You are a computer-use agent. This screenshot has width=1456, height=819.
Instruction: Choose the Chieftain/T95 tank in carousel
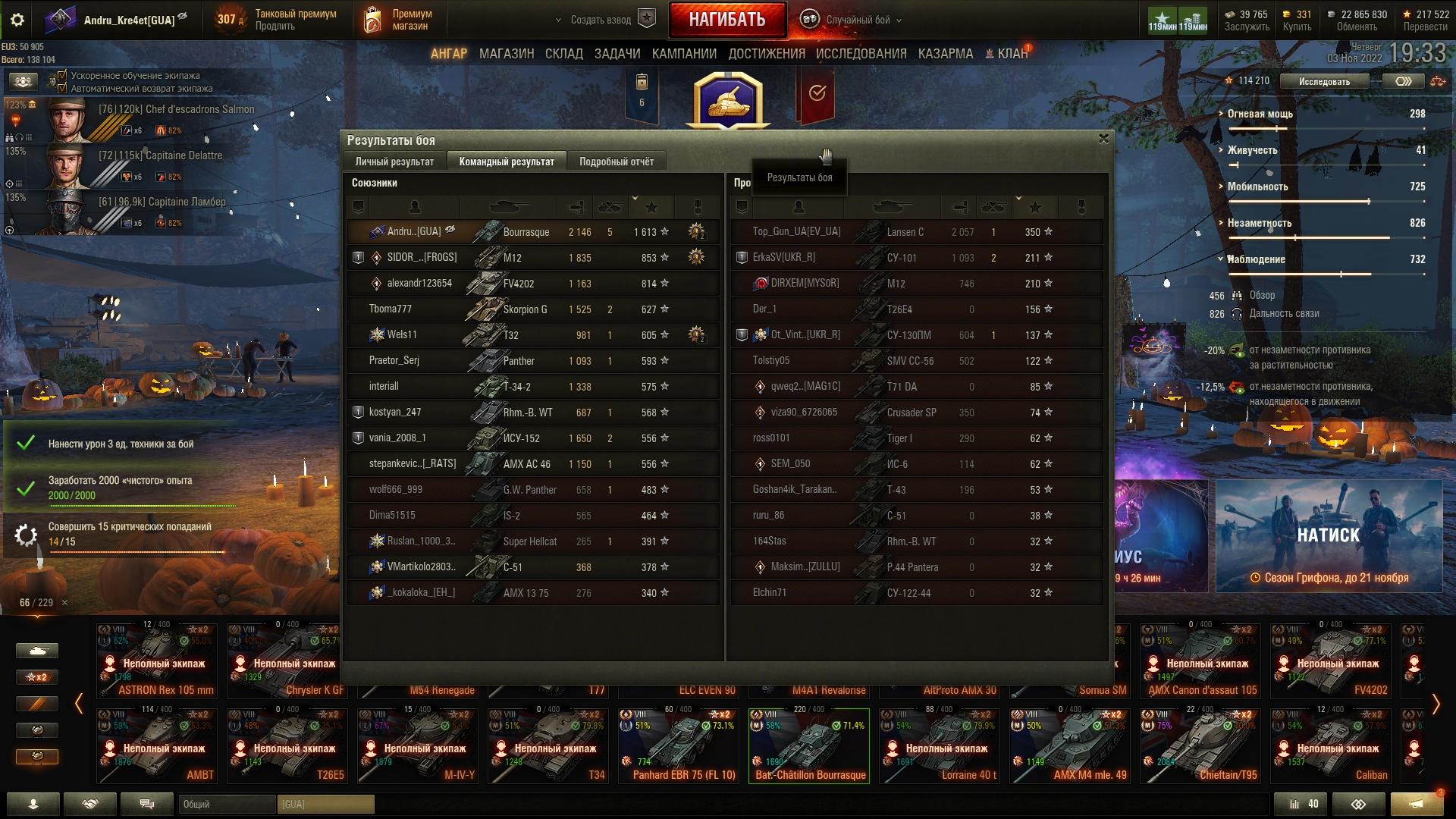click(1200, 745)
